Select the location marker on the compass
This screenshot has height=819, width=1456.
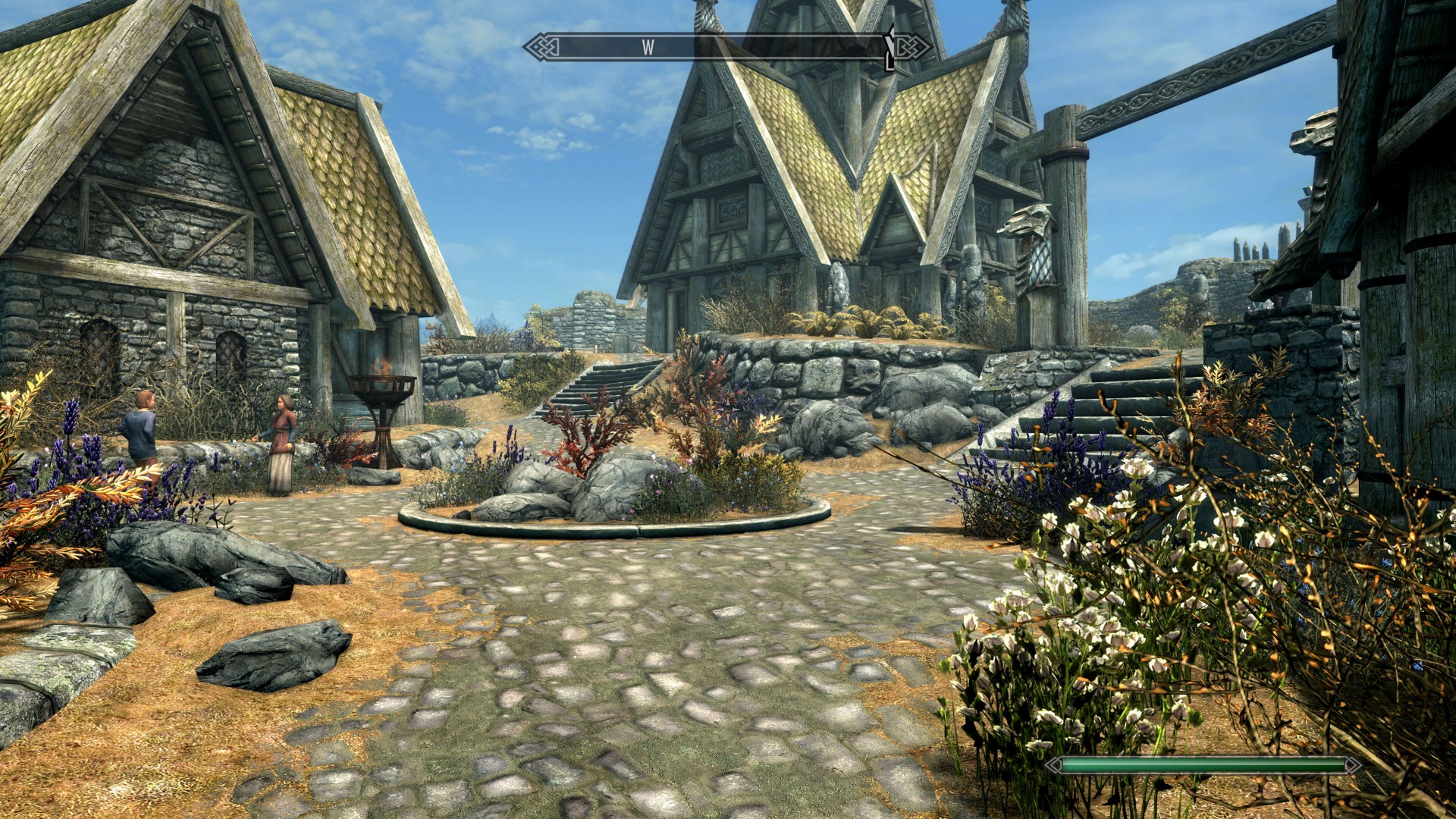click(x=890, y=49)
